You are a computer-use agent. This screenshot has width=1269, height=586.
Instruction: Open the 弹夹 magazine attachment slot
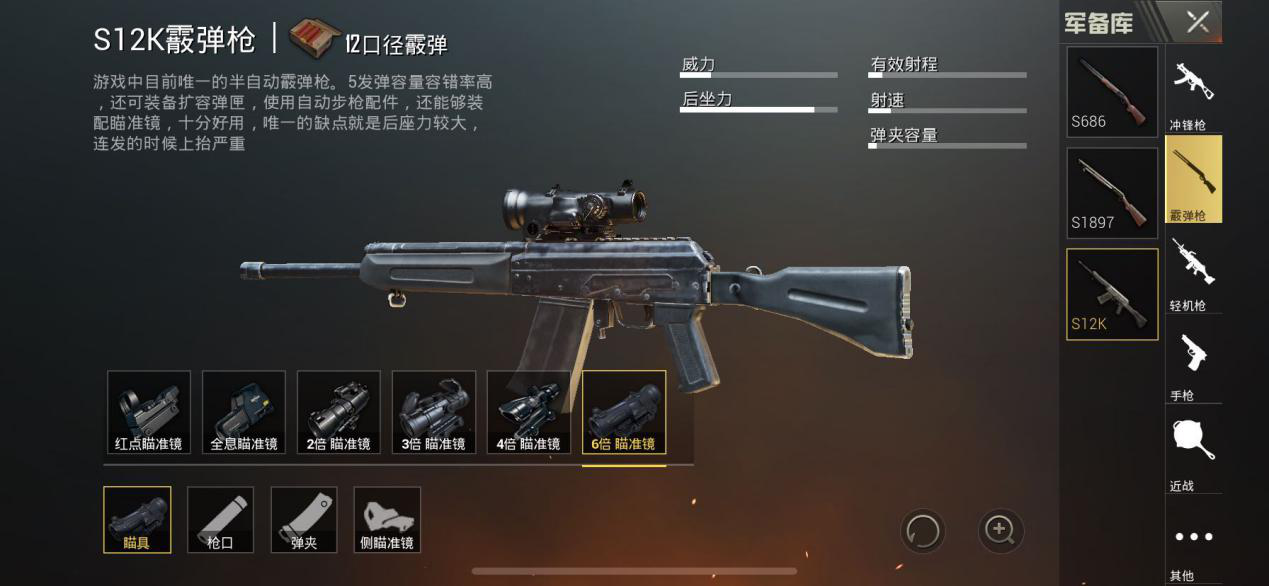[304, 519]
